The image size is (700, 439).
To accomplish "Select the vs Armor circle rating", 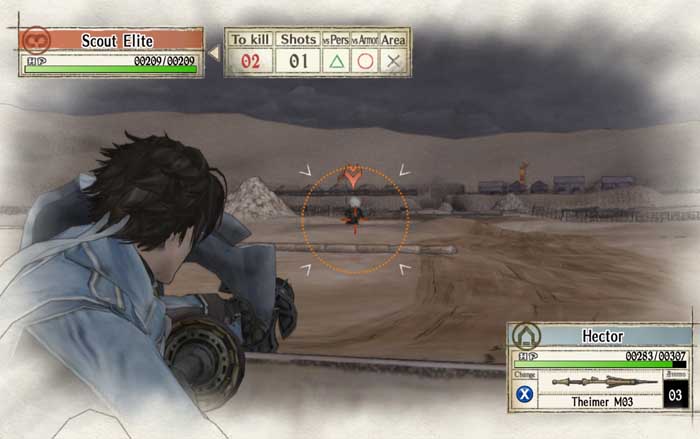I will coord(366,60).
